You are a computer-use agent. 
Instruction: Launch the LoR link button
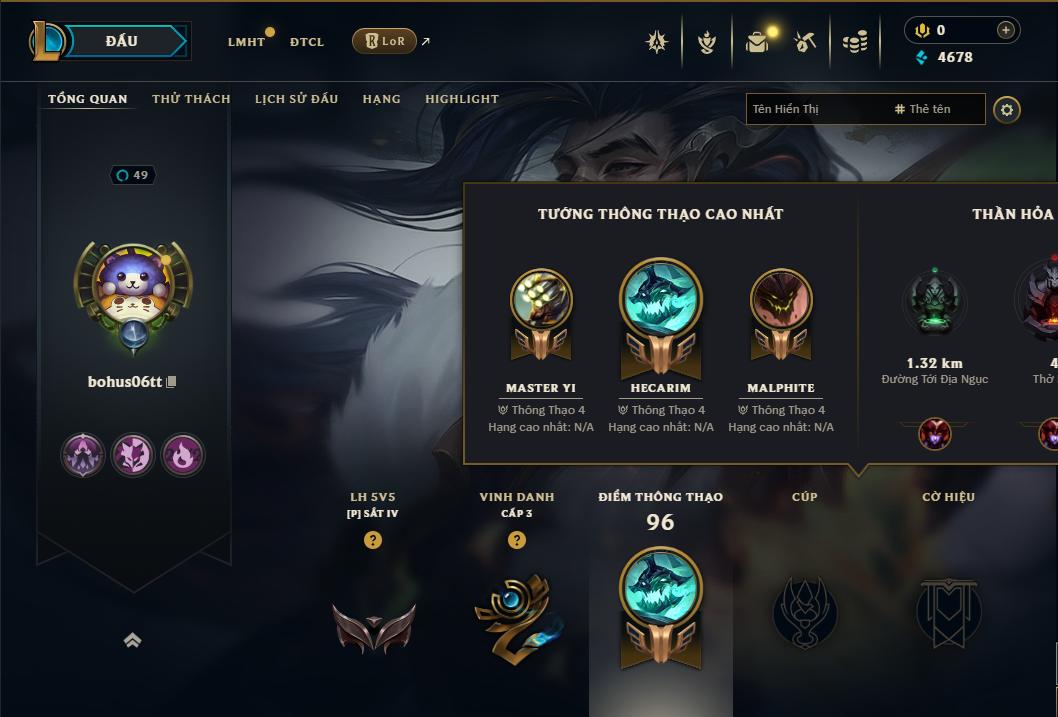point(384,41)
